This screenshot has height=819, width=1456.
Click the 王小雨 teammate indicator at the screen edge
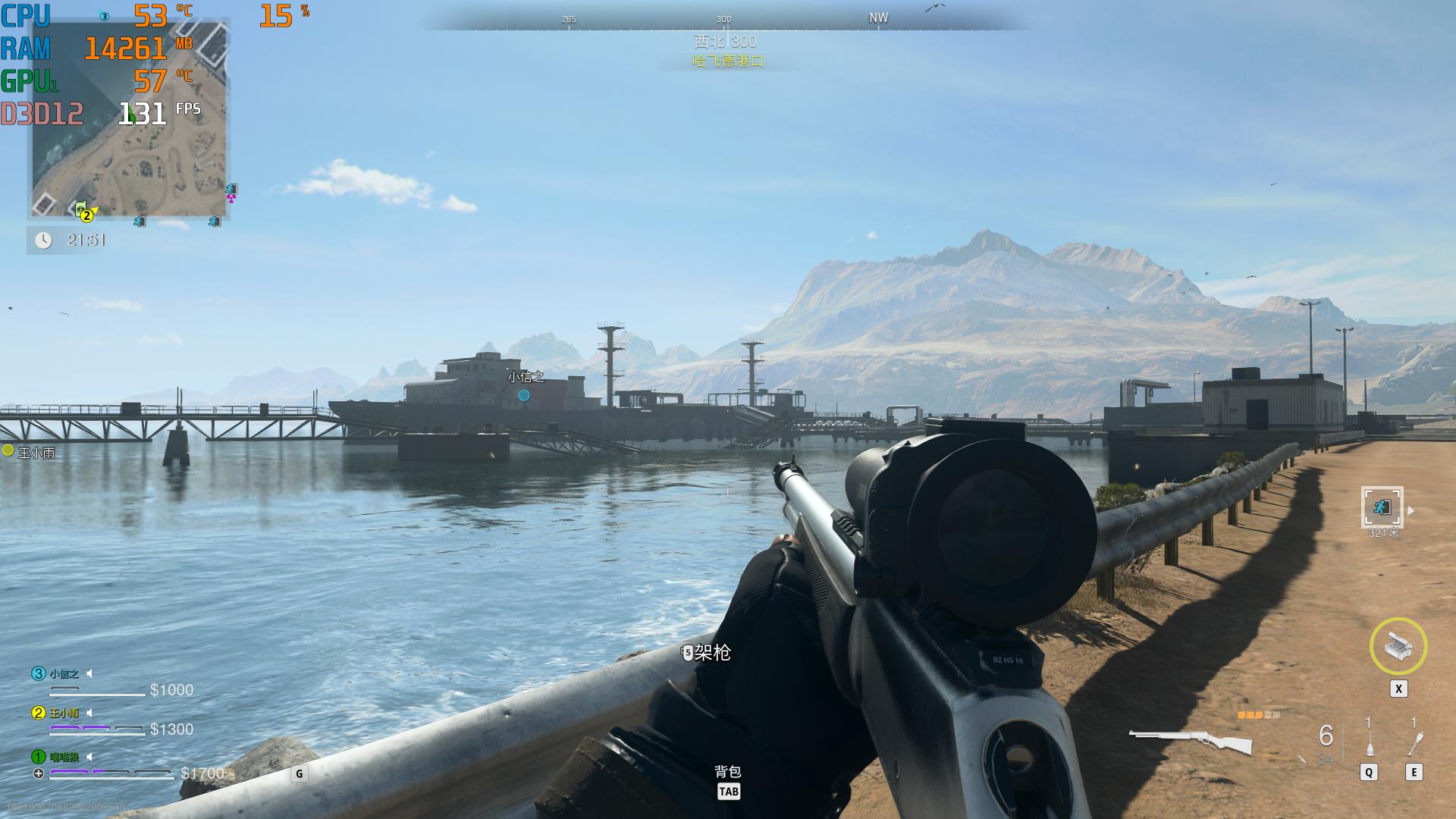(x=8, y=450)
